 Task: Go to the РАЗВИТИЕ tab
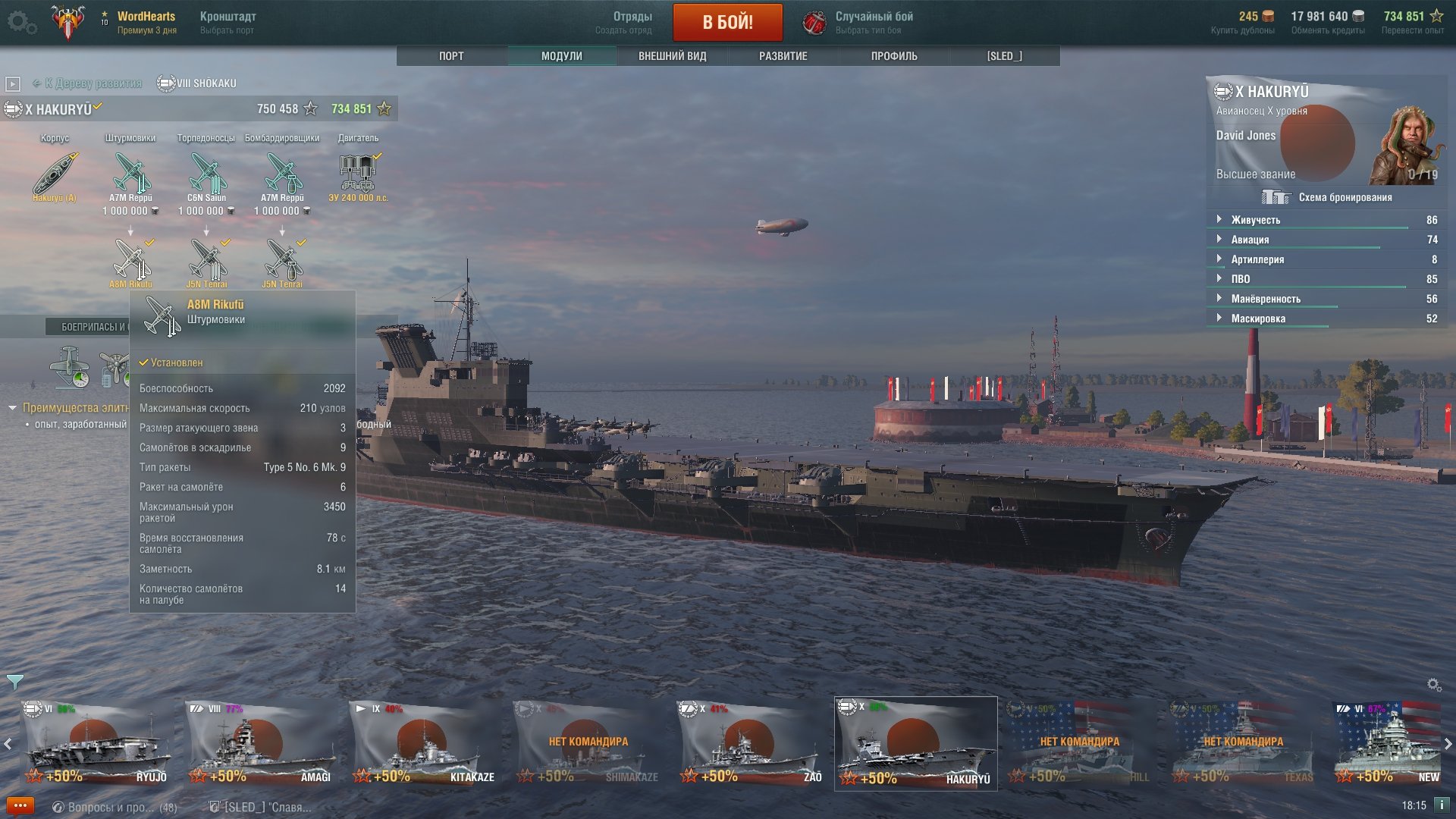[783, 56]
